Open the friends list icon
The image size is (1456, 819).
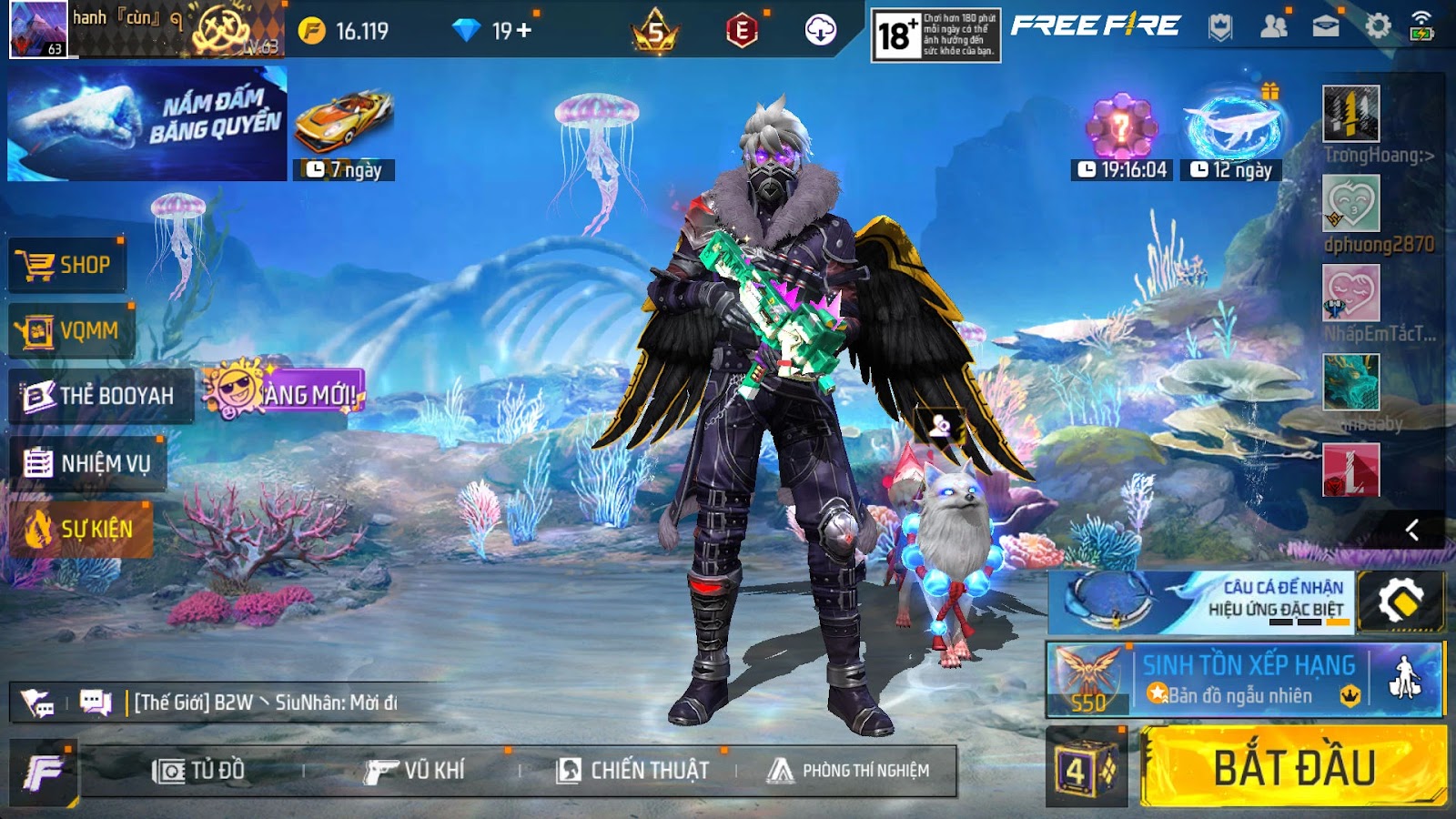[1273, 26]
